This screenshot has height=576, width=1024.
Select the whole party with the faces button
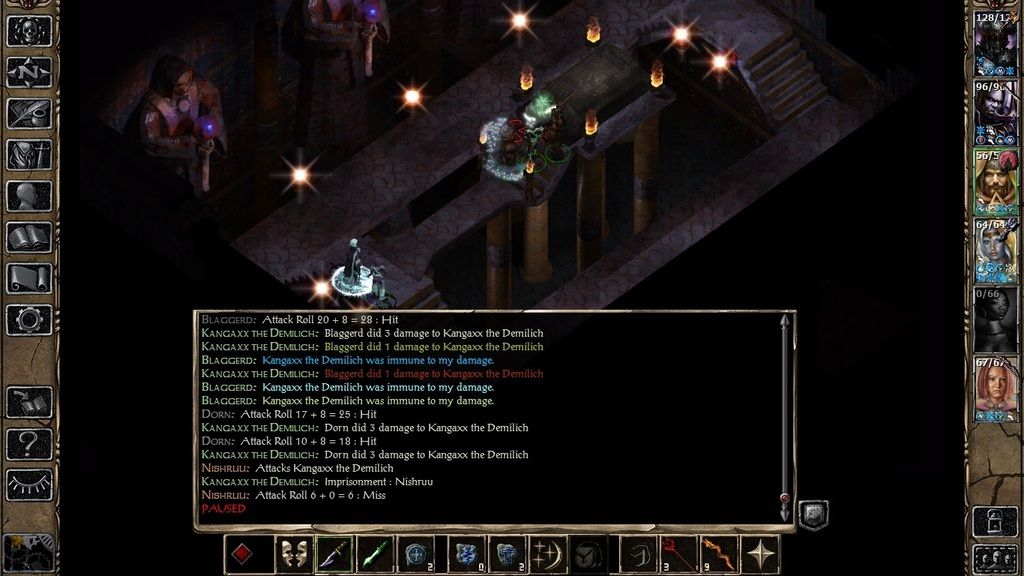point(995,557)
